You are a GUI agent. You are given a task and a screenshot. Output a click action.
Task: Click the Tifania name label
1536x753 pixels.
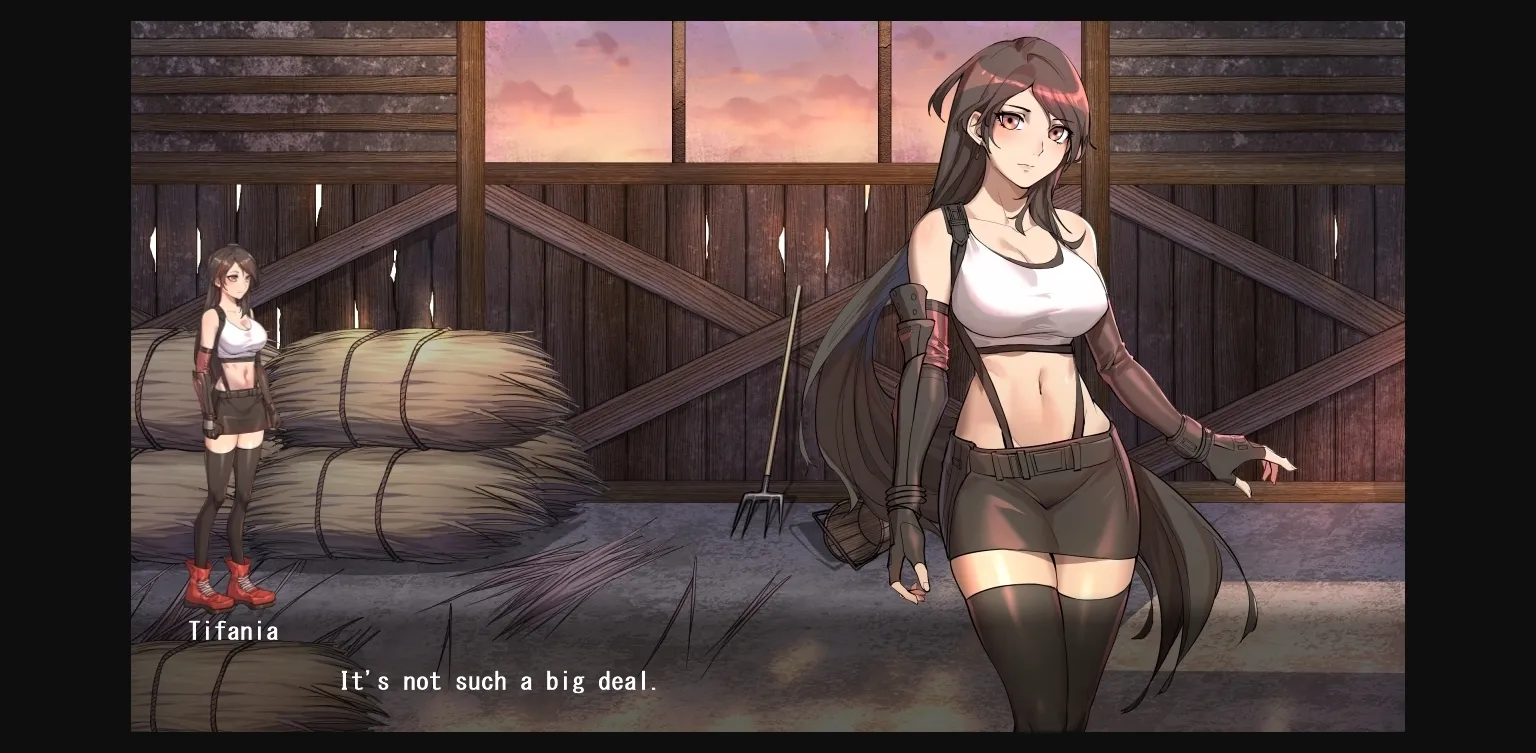pyautogui.click(x=234, y=630)
